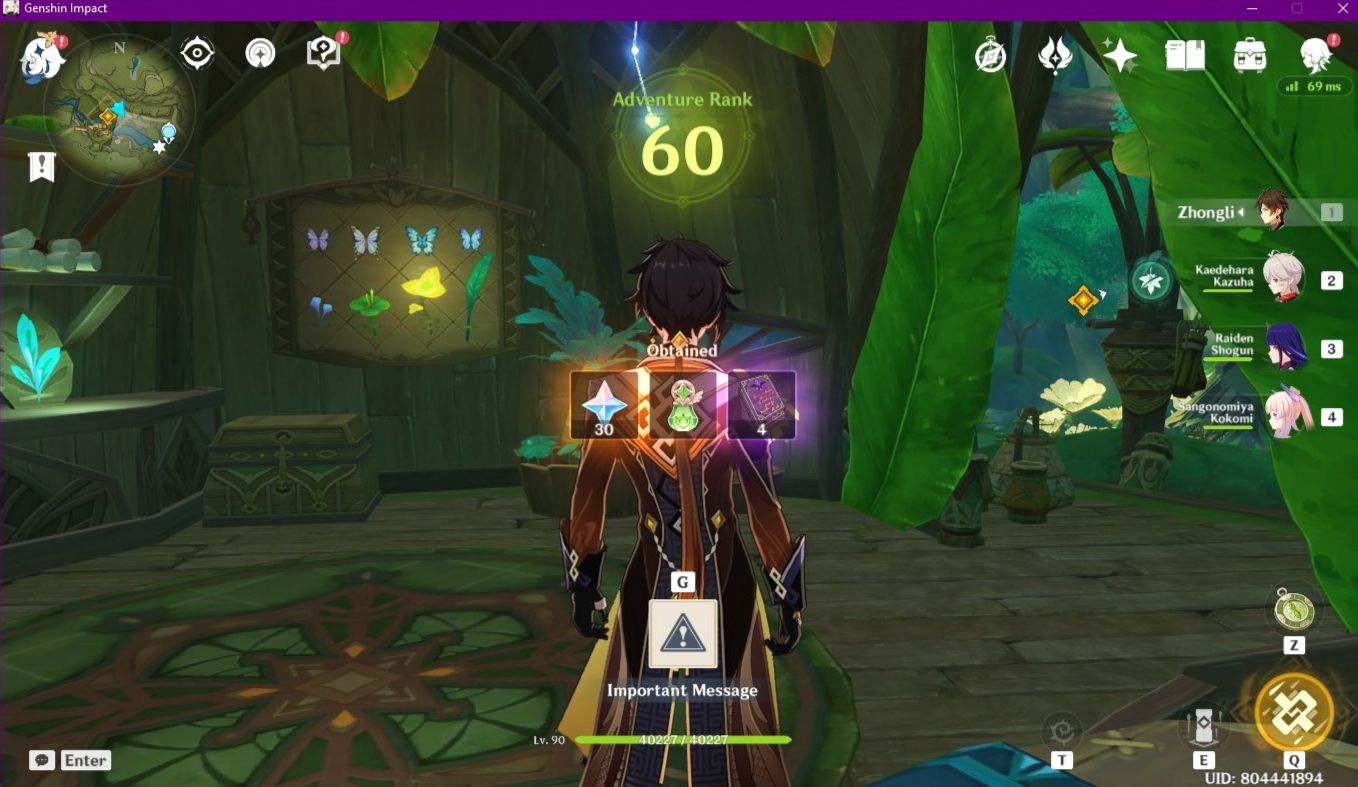
Task: Toggle the navigation guide beacon icon
Action: coord(259,53)
